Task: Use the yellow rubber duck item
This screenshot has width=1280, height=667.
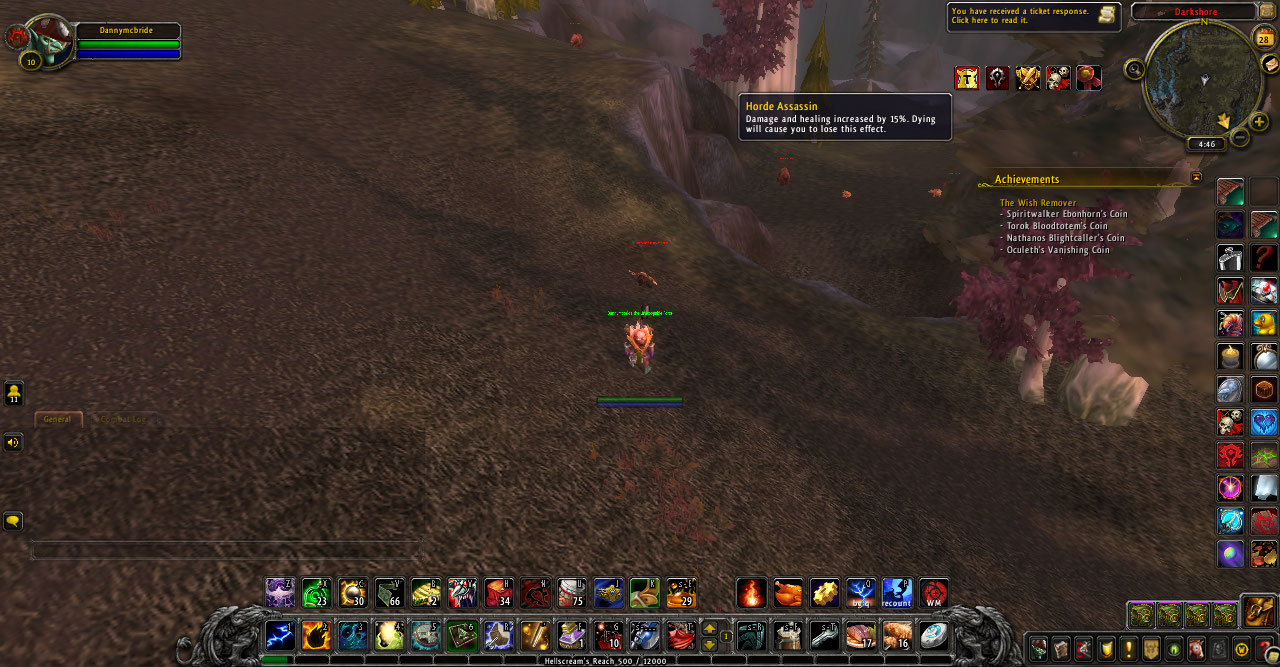Action: 1264,324
